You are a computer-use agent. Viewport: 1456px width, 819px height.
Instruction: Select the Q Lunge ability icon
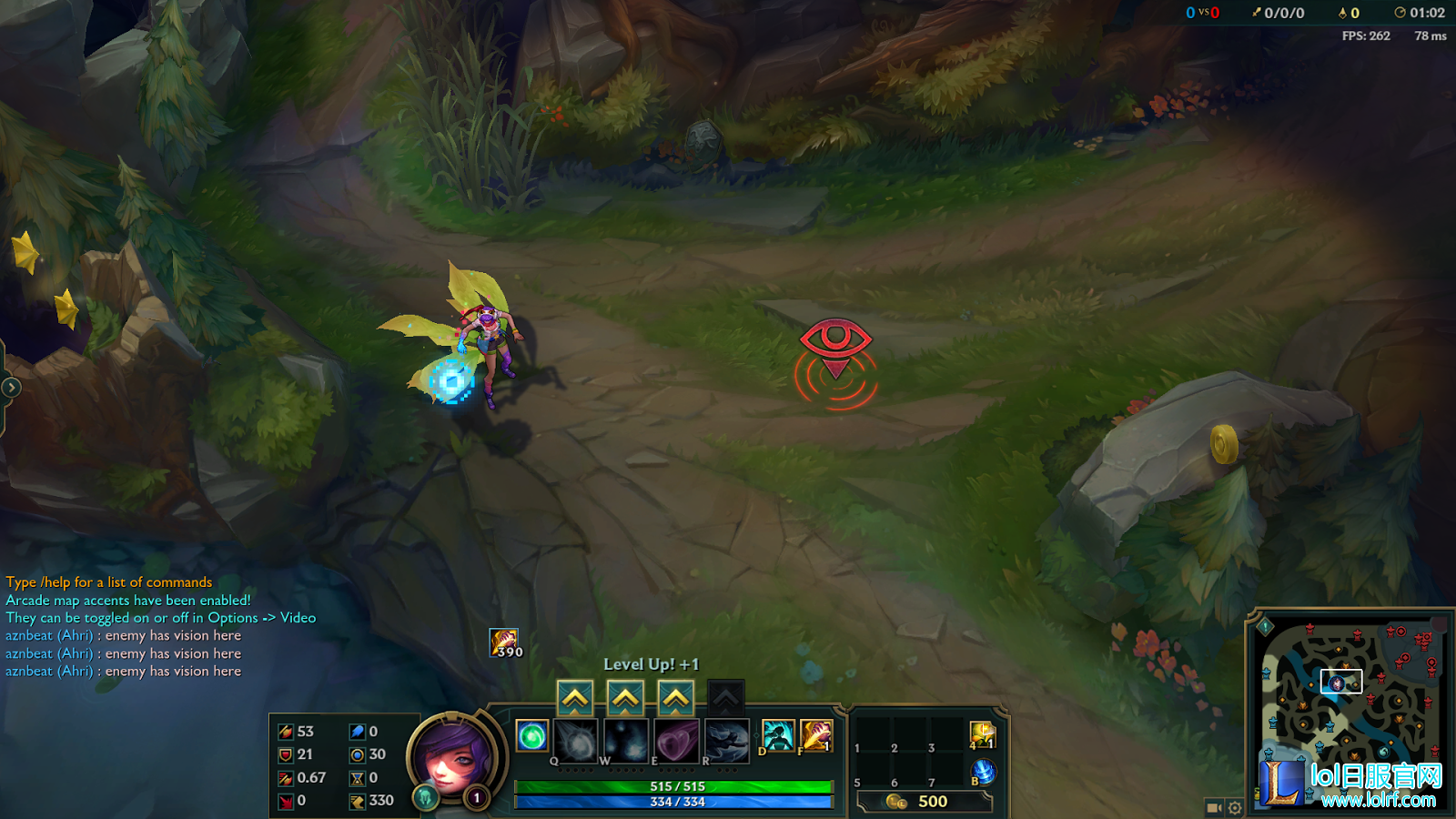point(575,739)
